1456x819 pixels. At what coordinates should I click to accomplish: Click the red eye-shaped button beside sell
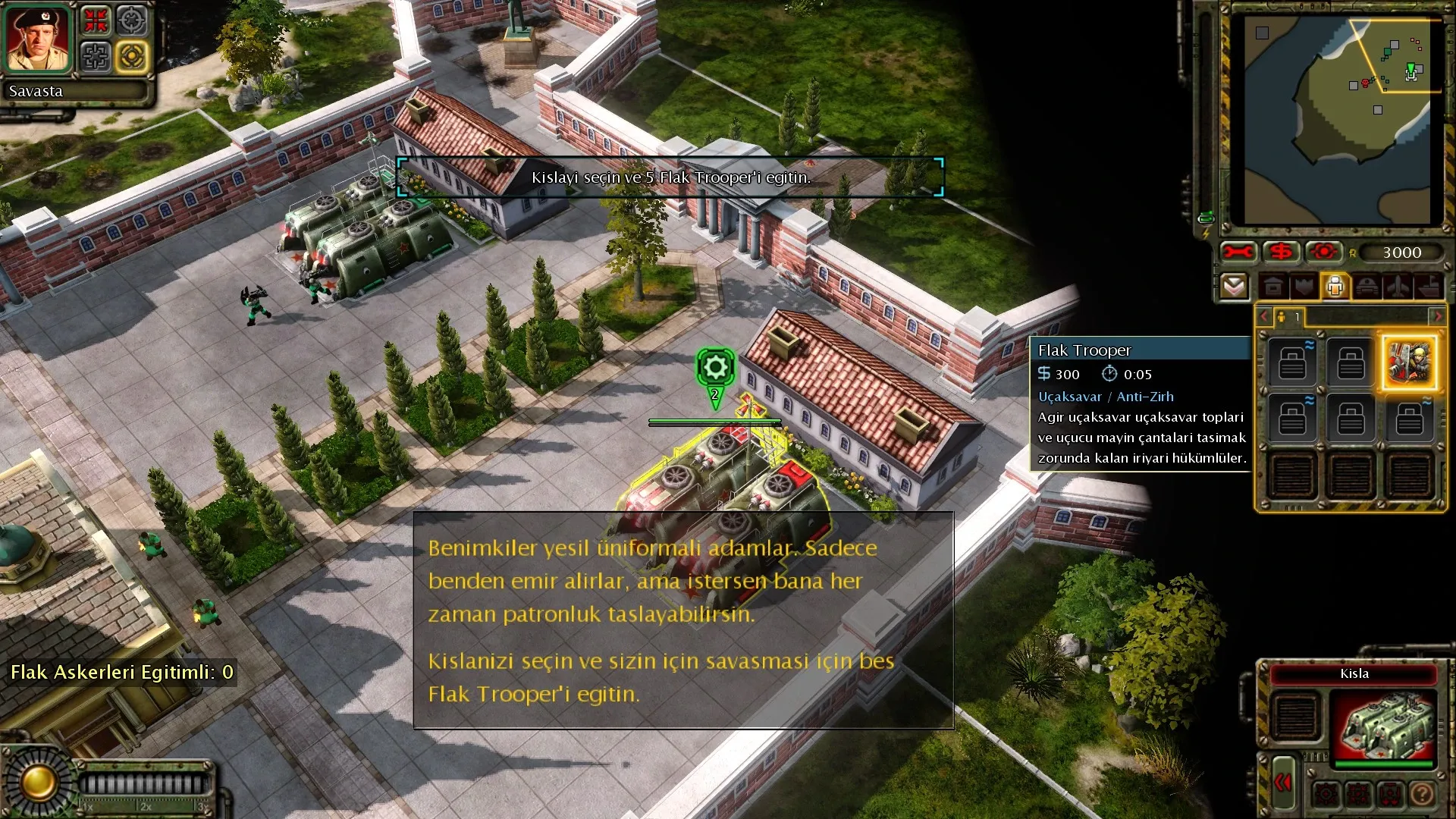coord(1324,252)
